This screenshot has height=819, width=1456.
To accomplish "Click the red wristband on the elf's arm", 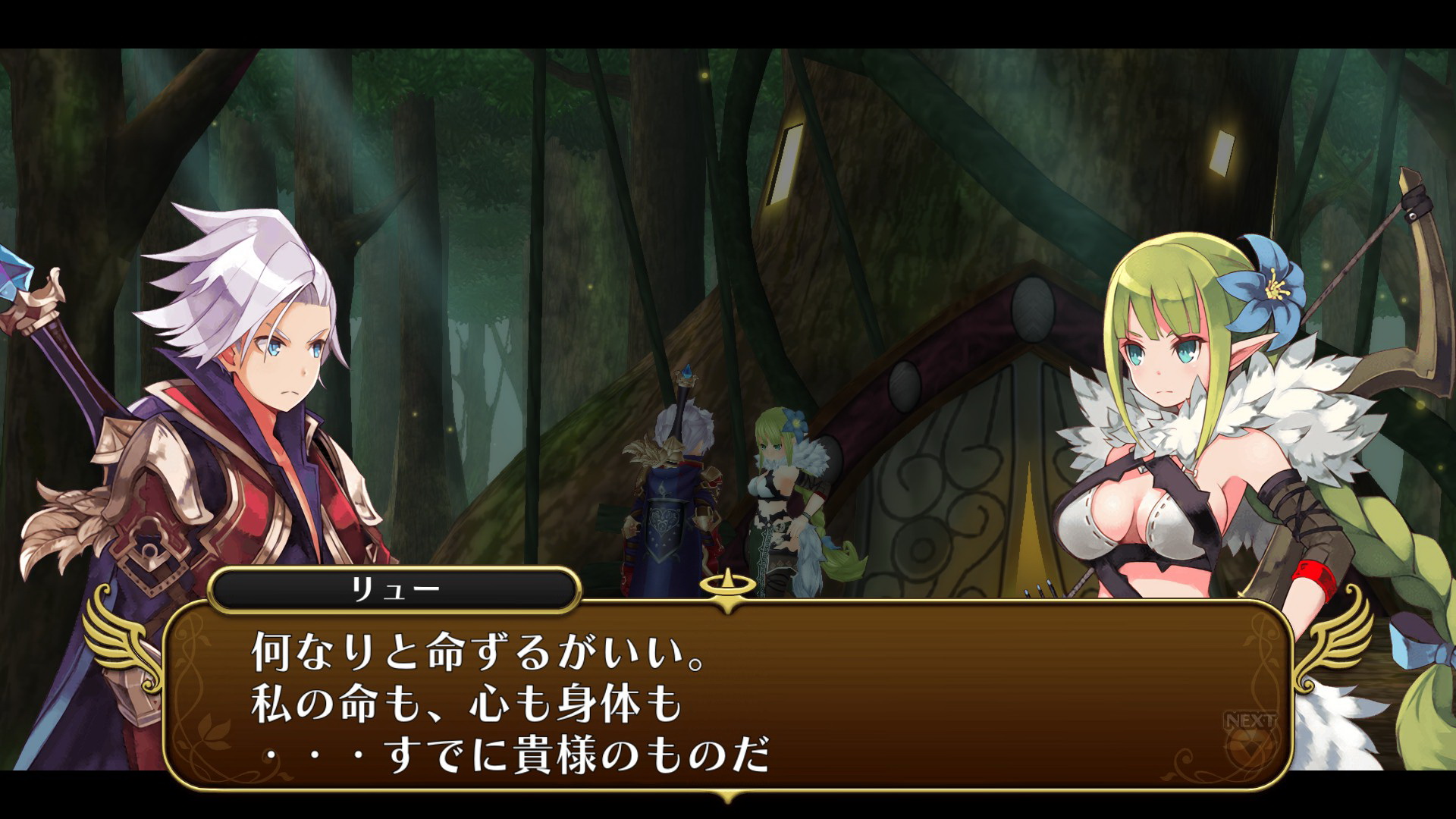I will tap(1316, 576).
